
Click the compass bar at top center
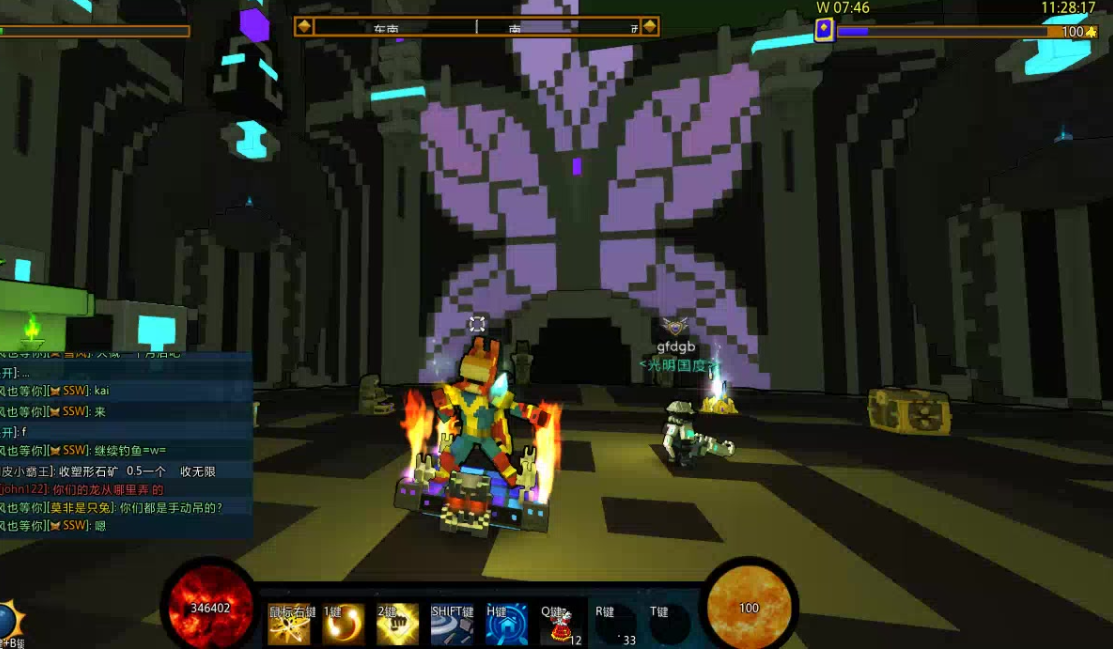coord(476,27)
